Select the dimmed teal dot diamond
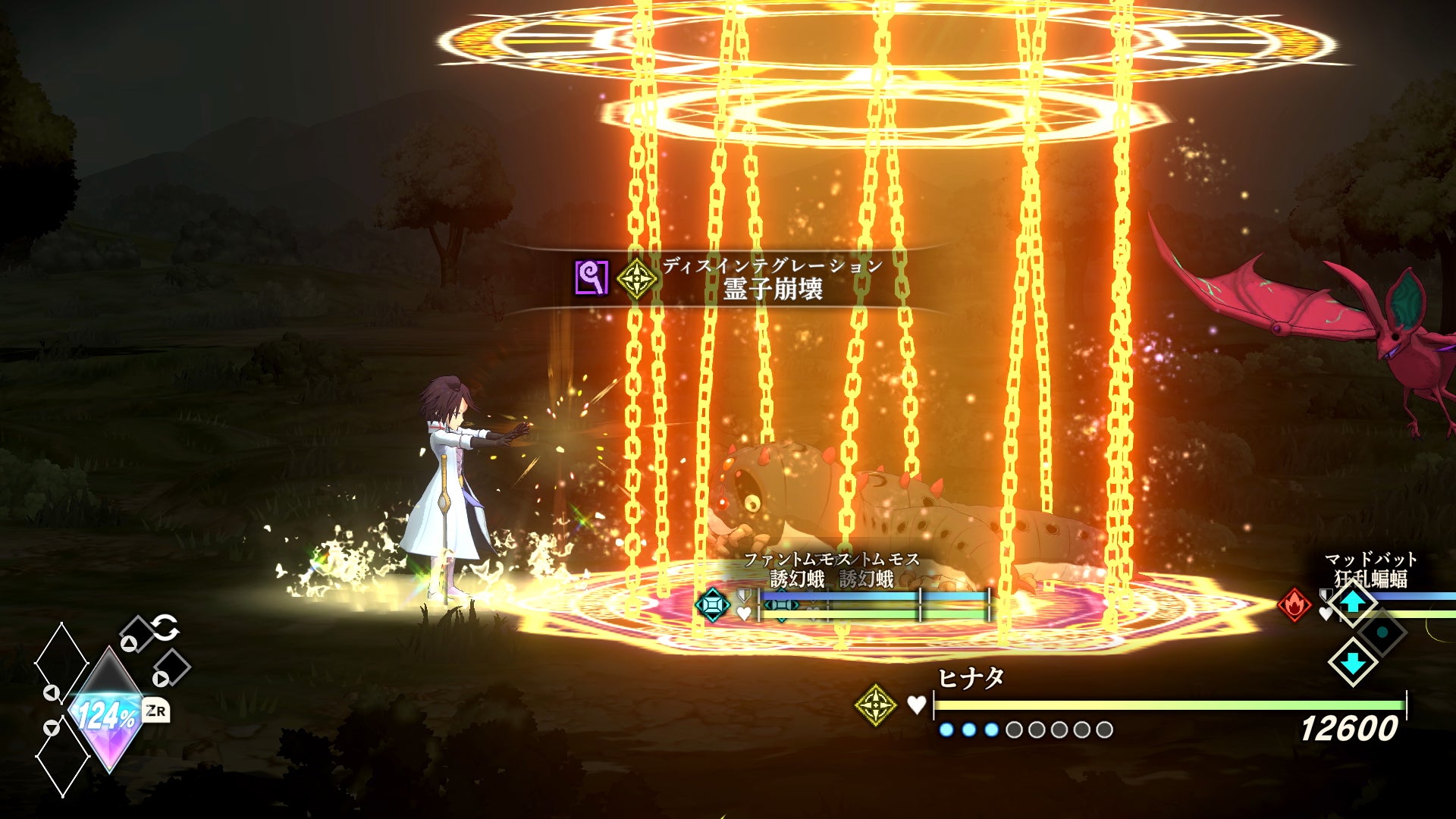This screenshot has width=1456, height=819. click(1382, 632)
